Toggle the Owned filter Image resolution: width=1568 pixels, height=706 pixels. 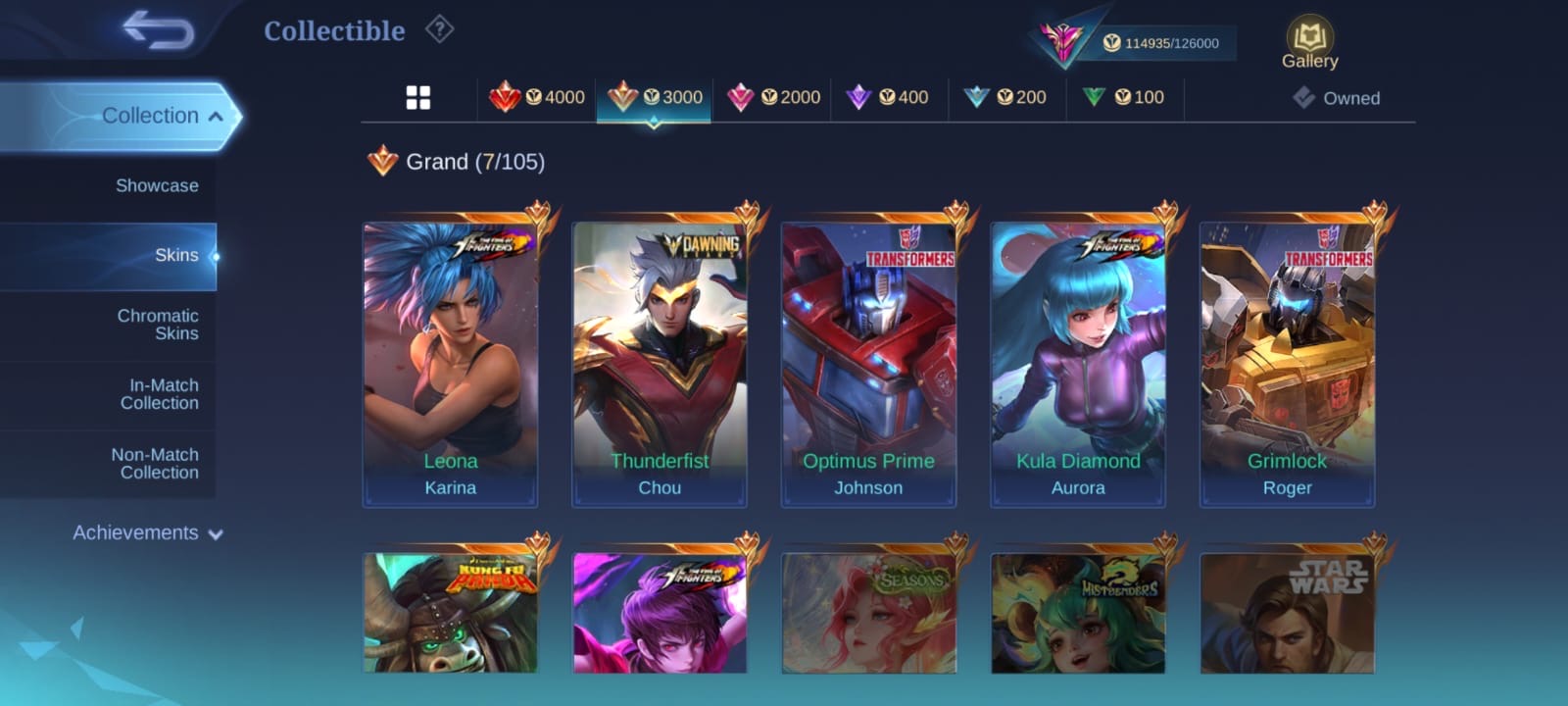point(1337,98)
